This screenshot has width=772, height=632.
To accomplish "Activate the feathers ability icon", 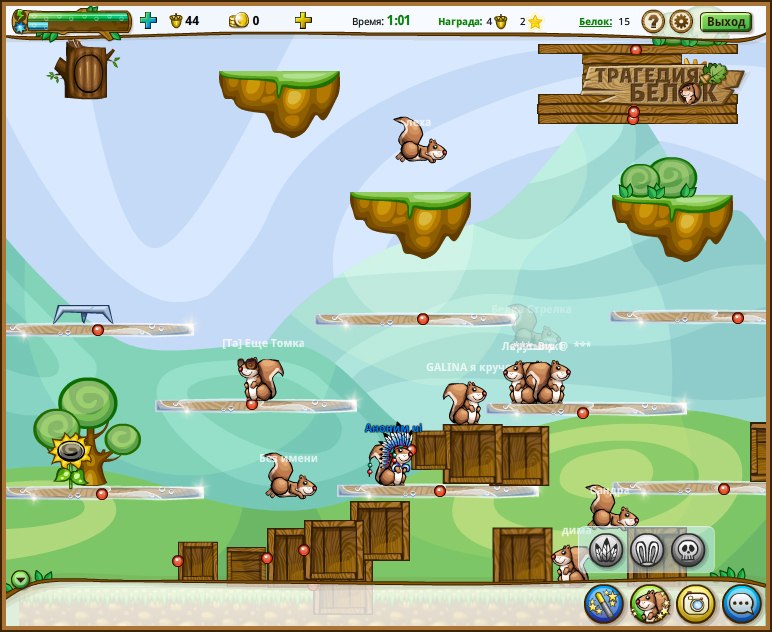I will (x=606, y=549).
